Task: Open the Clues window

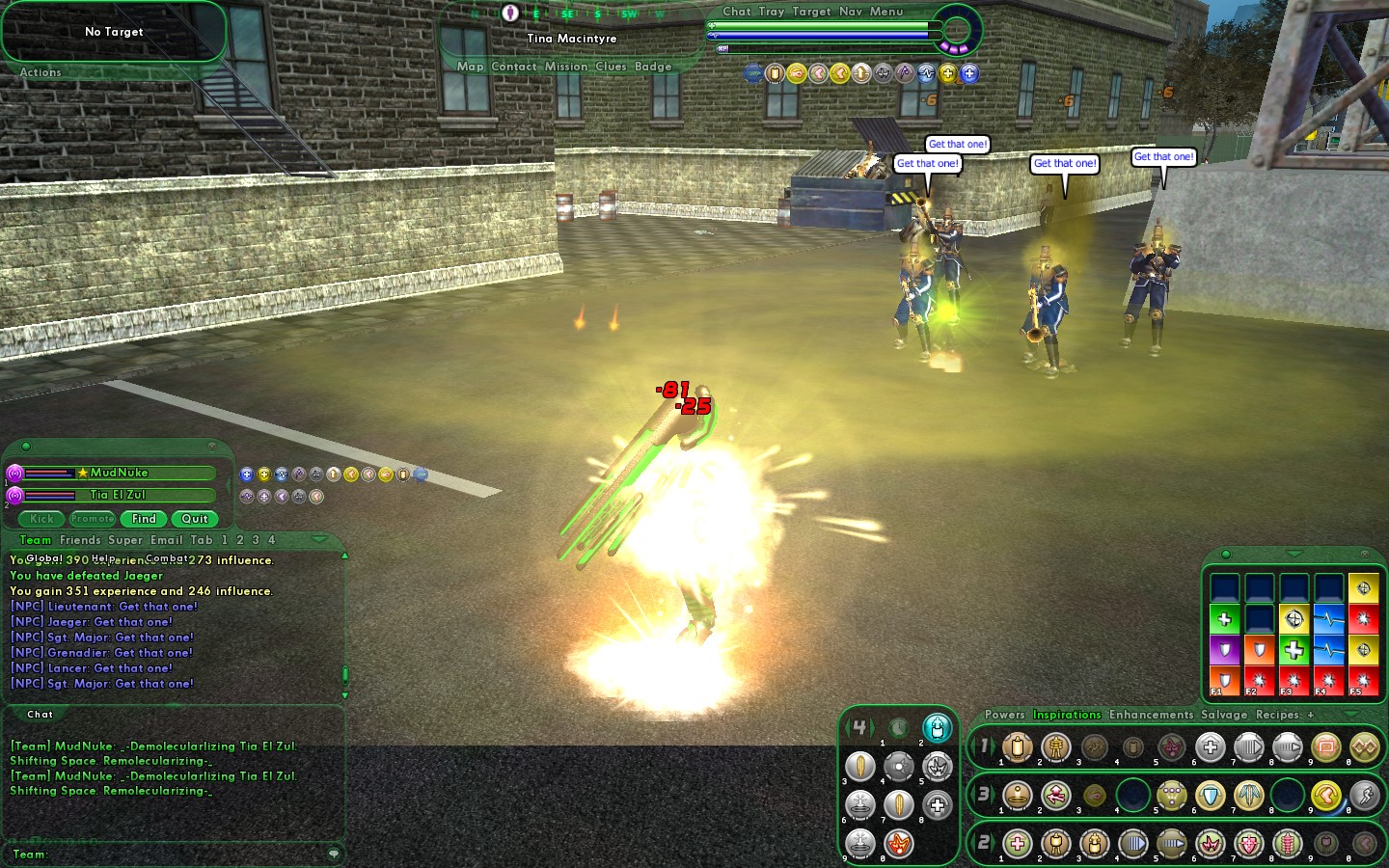Action: 611,67
